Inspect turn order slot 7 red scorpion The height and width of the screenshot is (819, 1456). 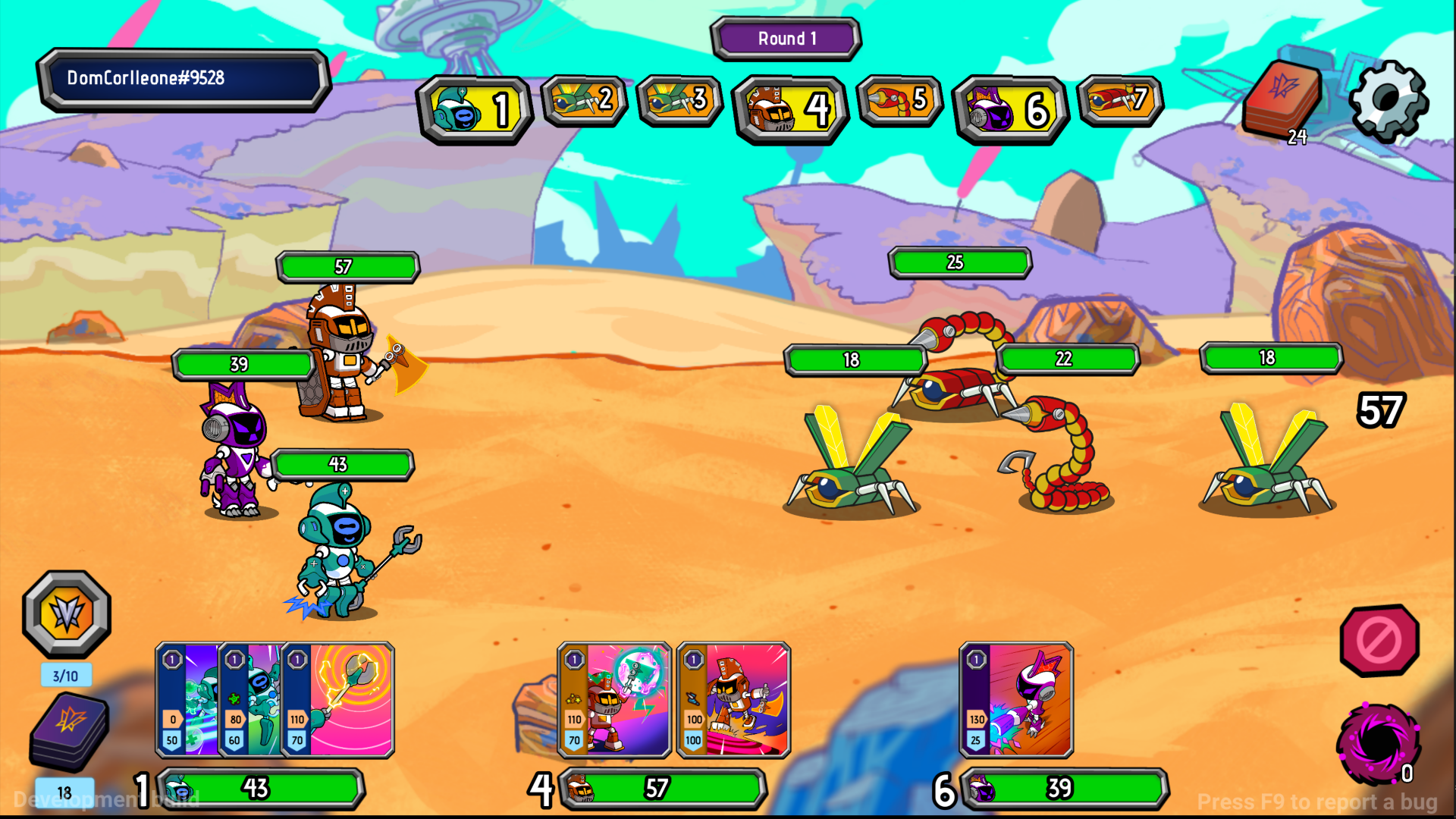1119,100
